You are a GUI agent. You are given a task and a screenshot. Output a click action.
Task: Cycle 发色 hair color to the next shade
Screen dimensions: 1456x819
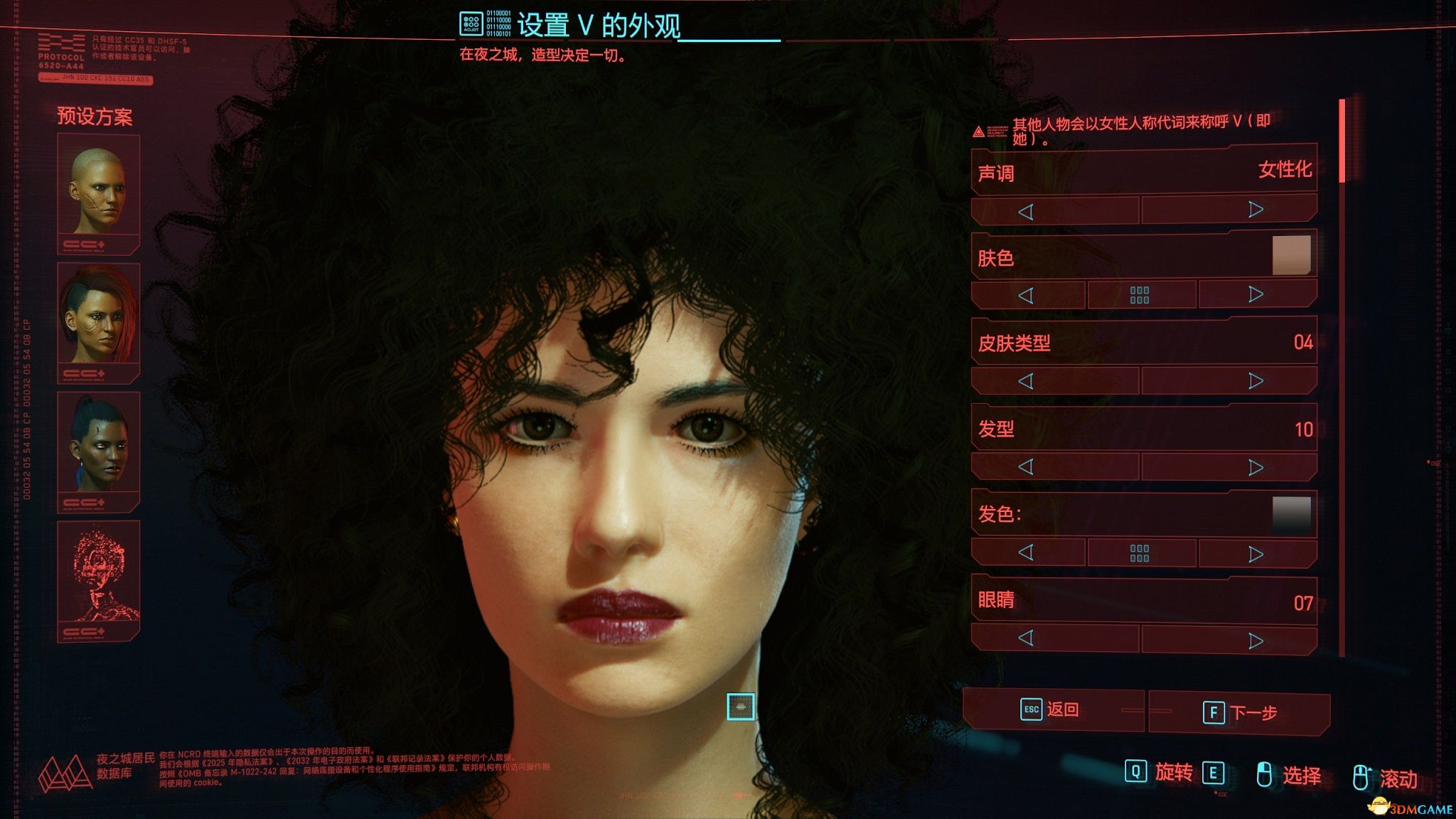pos(1256,554)
